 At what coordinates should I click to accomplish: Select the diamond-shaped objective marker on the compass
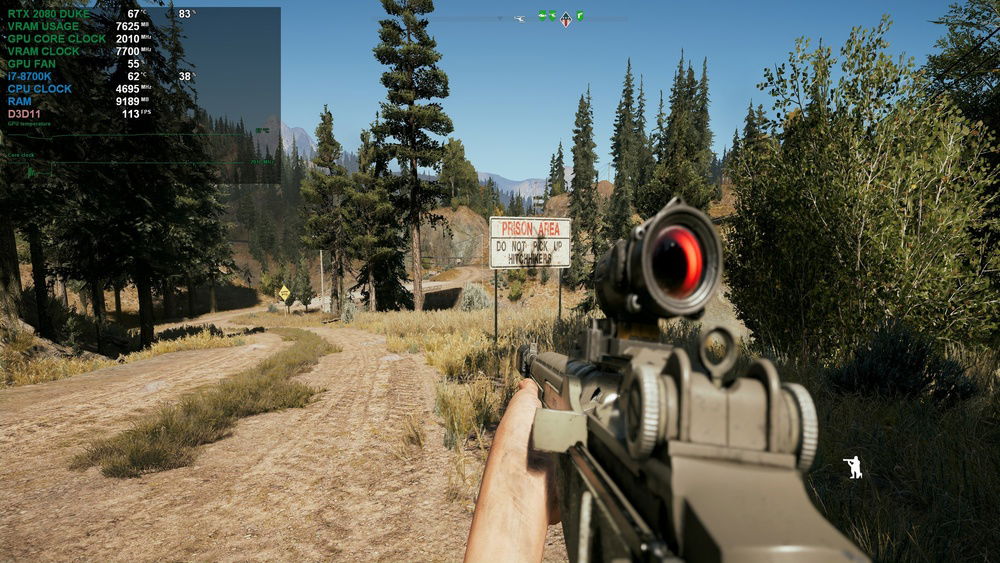(x=565, y=18)
